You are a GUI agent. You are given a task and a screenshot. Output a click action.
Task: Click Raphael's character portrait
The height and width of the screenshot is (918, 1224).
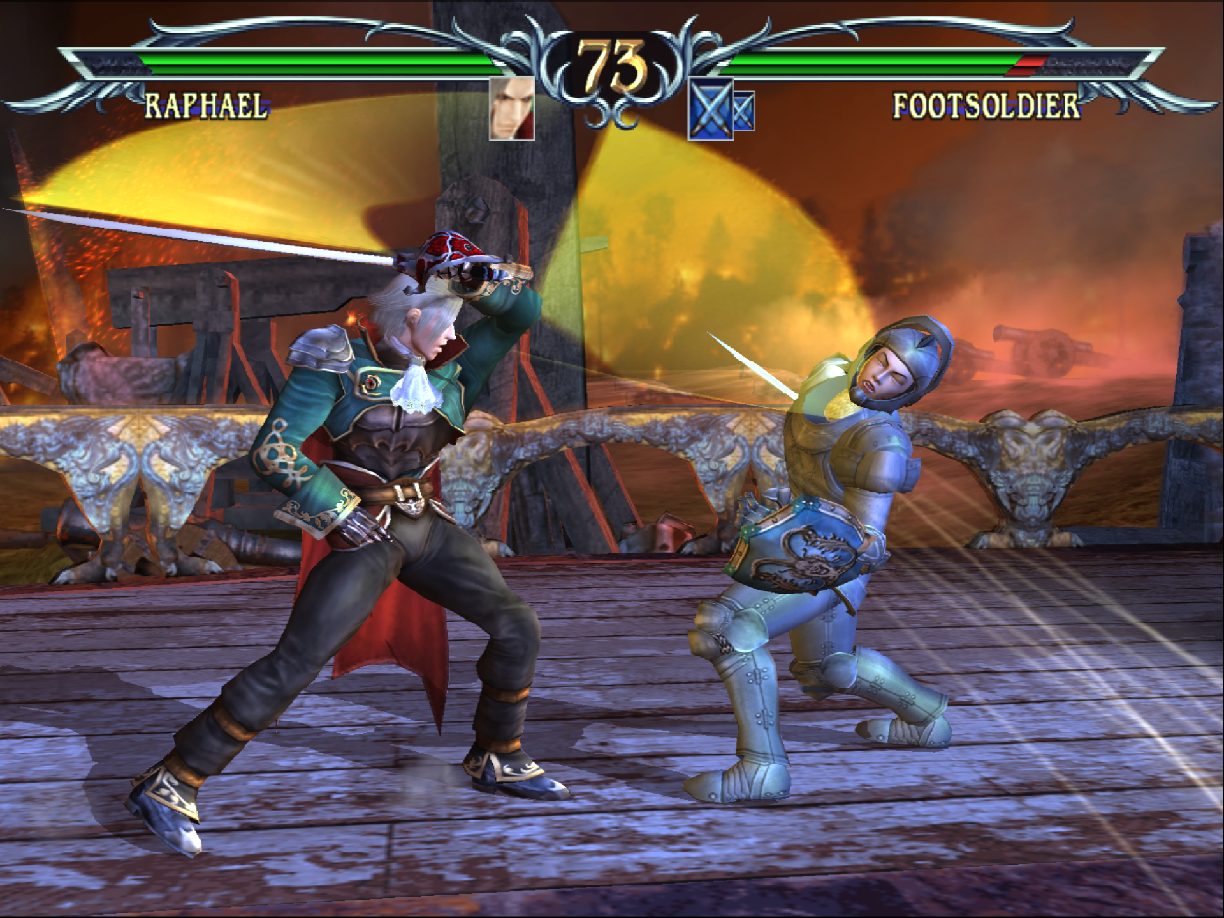coord(511,108)
